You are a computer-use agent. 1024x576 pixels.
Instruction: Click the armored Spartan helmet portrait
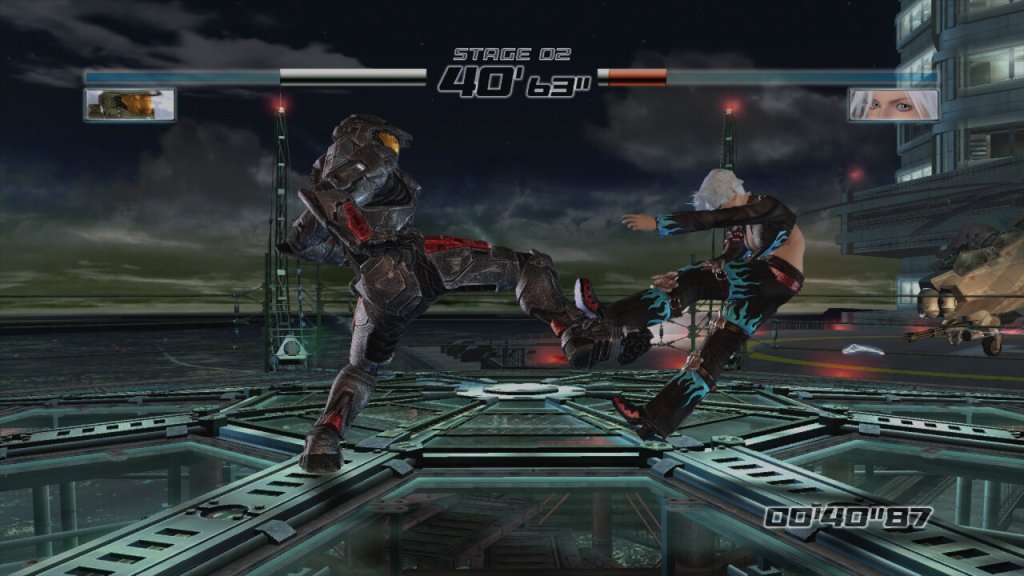click(x=130, y=104)
